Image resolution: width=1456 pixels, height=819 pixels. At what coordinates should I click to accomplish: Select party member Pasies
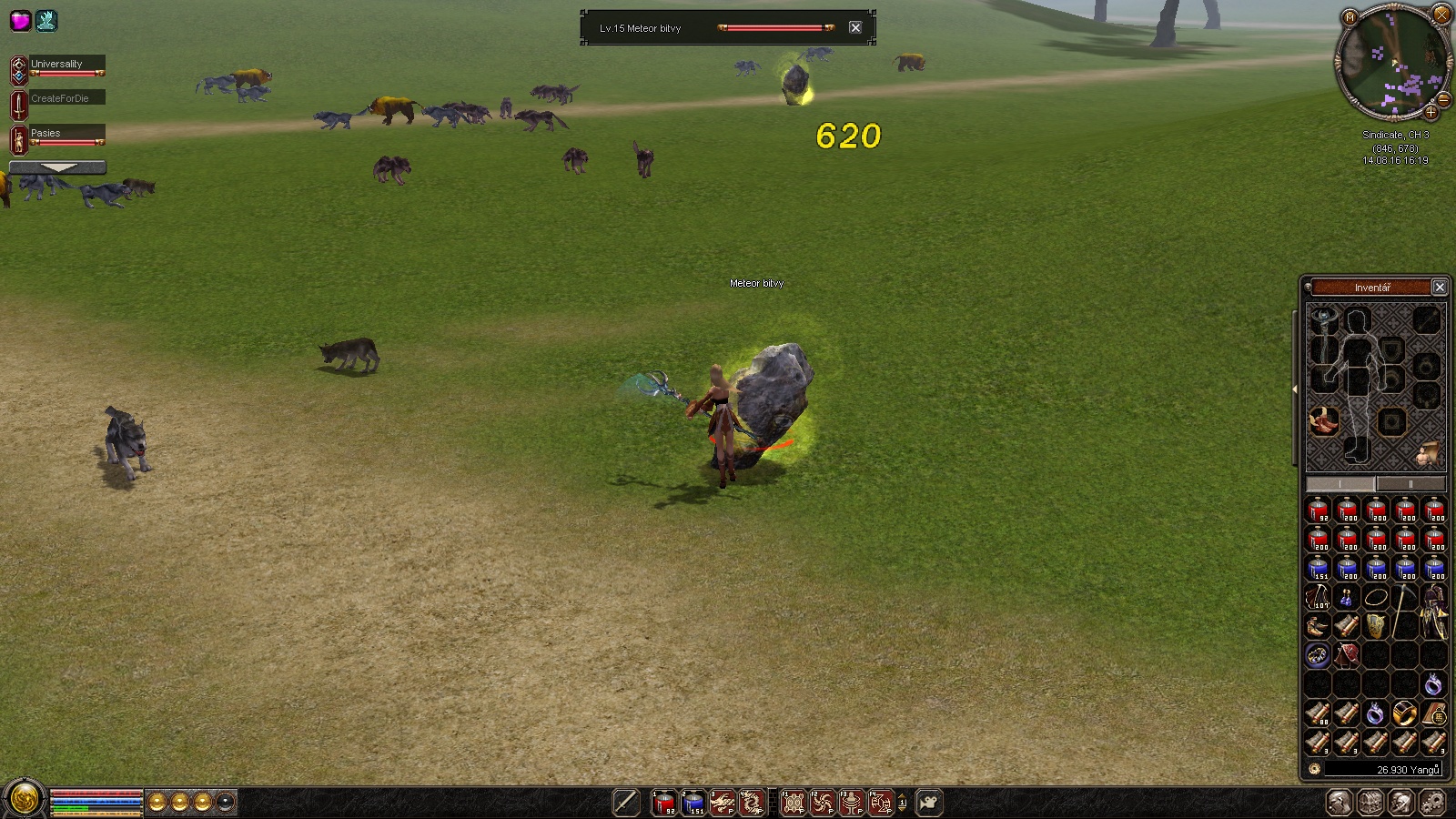tap(66, 134)
